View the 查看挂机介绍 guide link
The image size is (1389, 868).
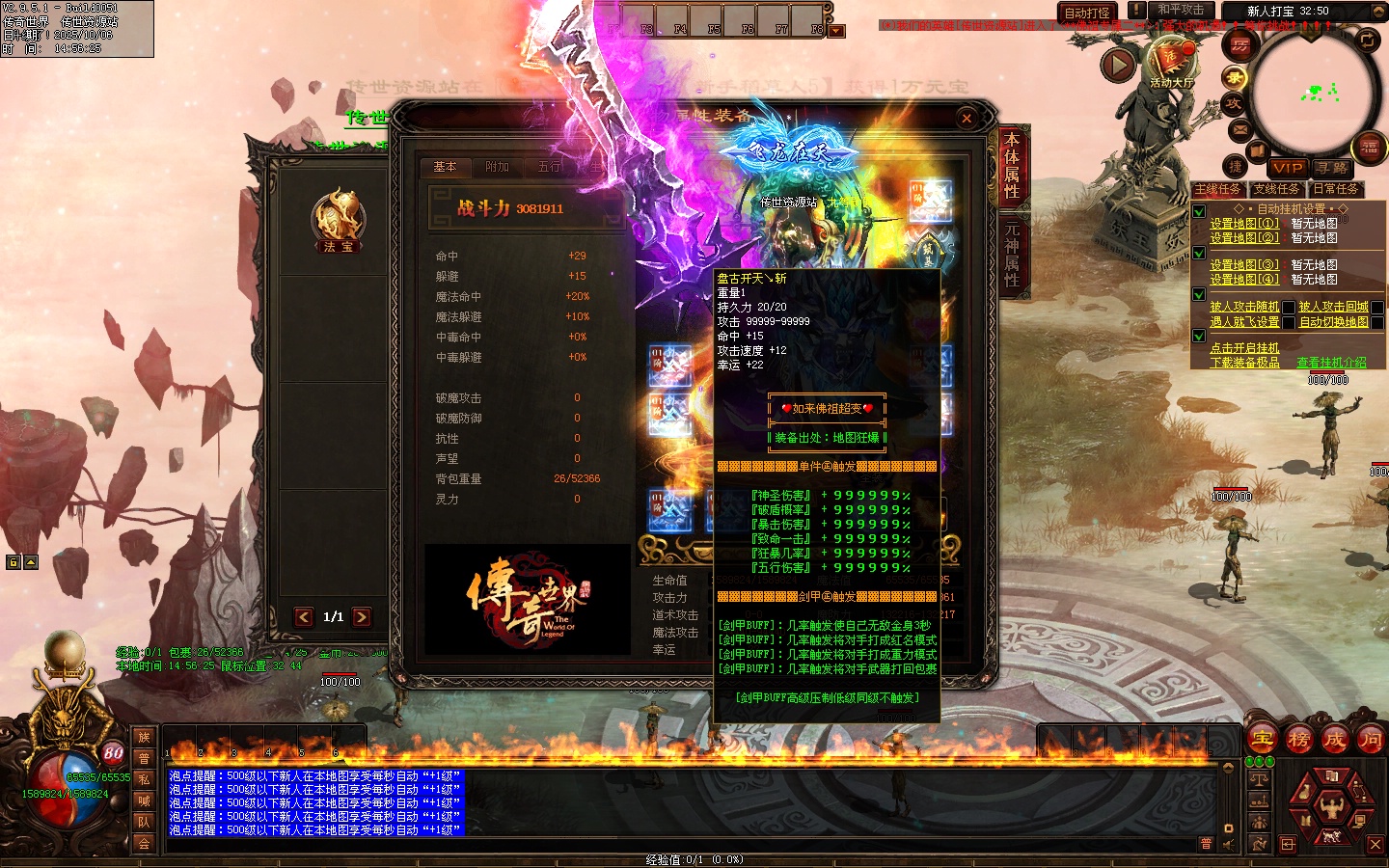(1331, 363)
